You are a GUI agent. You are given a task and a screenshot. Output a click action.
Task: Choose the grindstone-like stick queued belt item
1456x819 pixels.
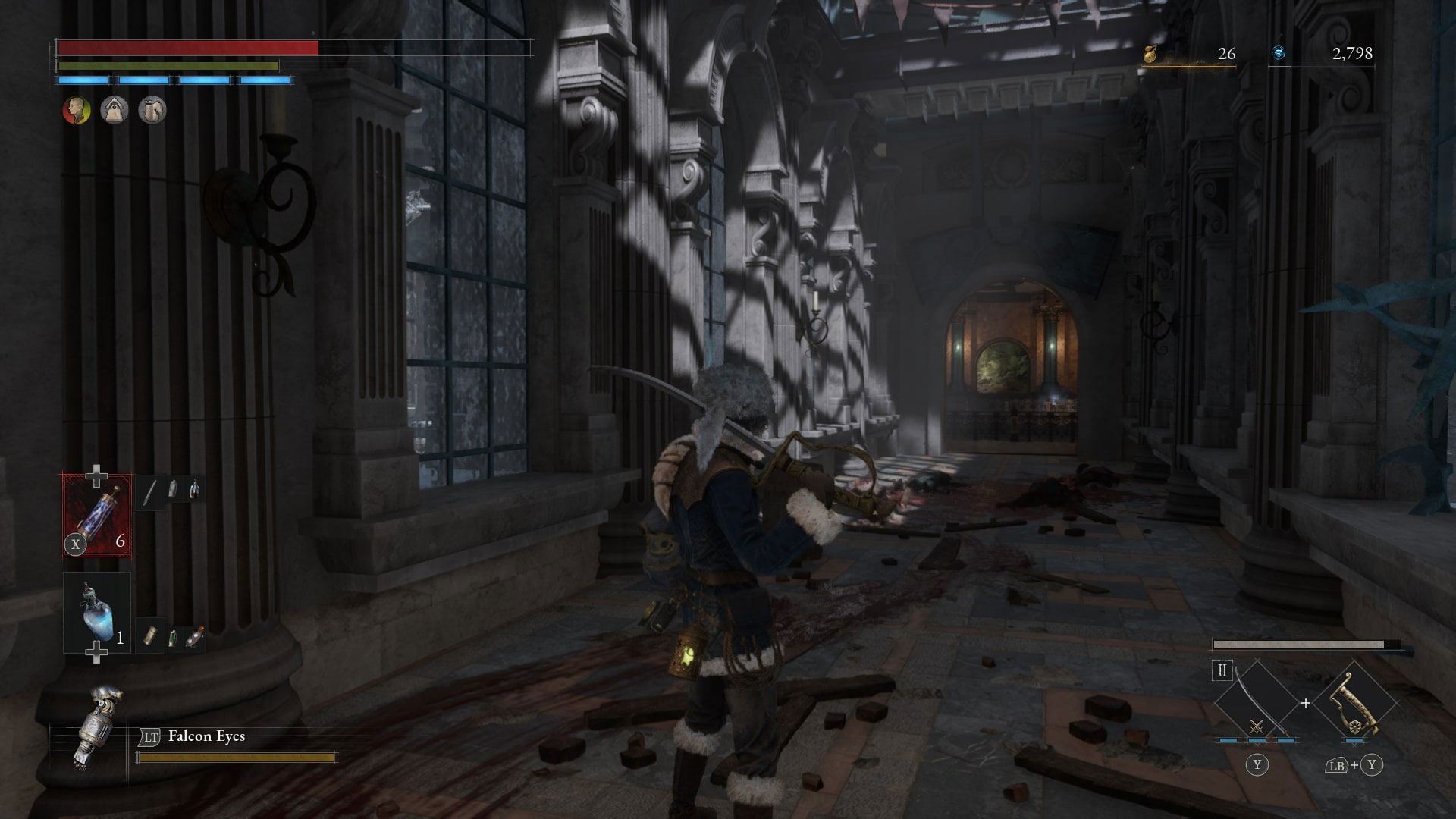click(x=149, y=491)
